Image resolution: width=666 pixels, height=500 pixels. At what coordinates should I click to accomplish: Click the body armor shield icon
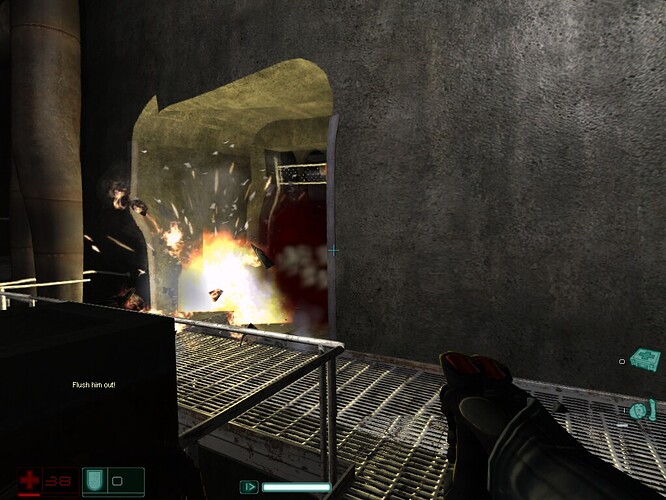click(92, 481)
